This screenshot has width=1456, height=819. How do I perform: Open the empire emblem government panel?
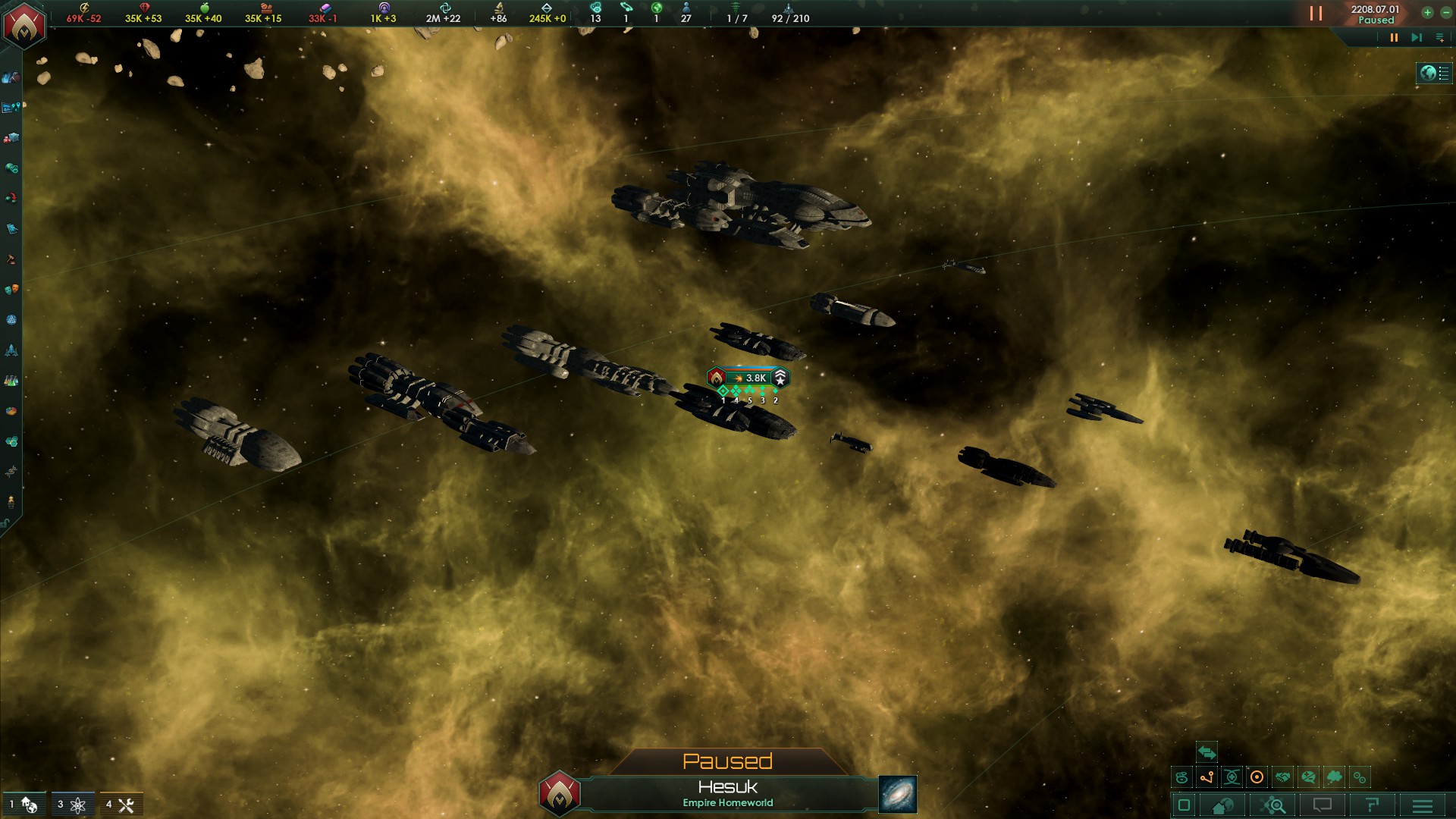pos(24,25)
